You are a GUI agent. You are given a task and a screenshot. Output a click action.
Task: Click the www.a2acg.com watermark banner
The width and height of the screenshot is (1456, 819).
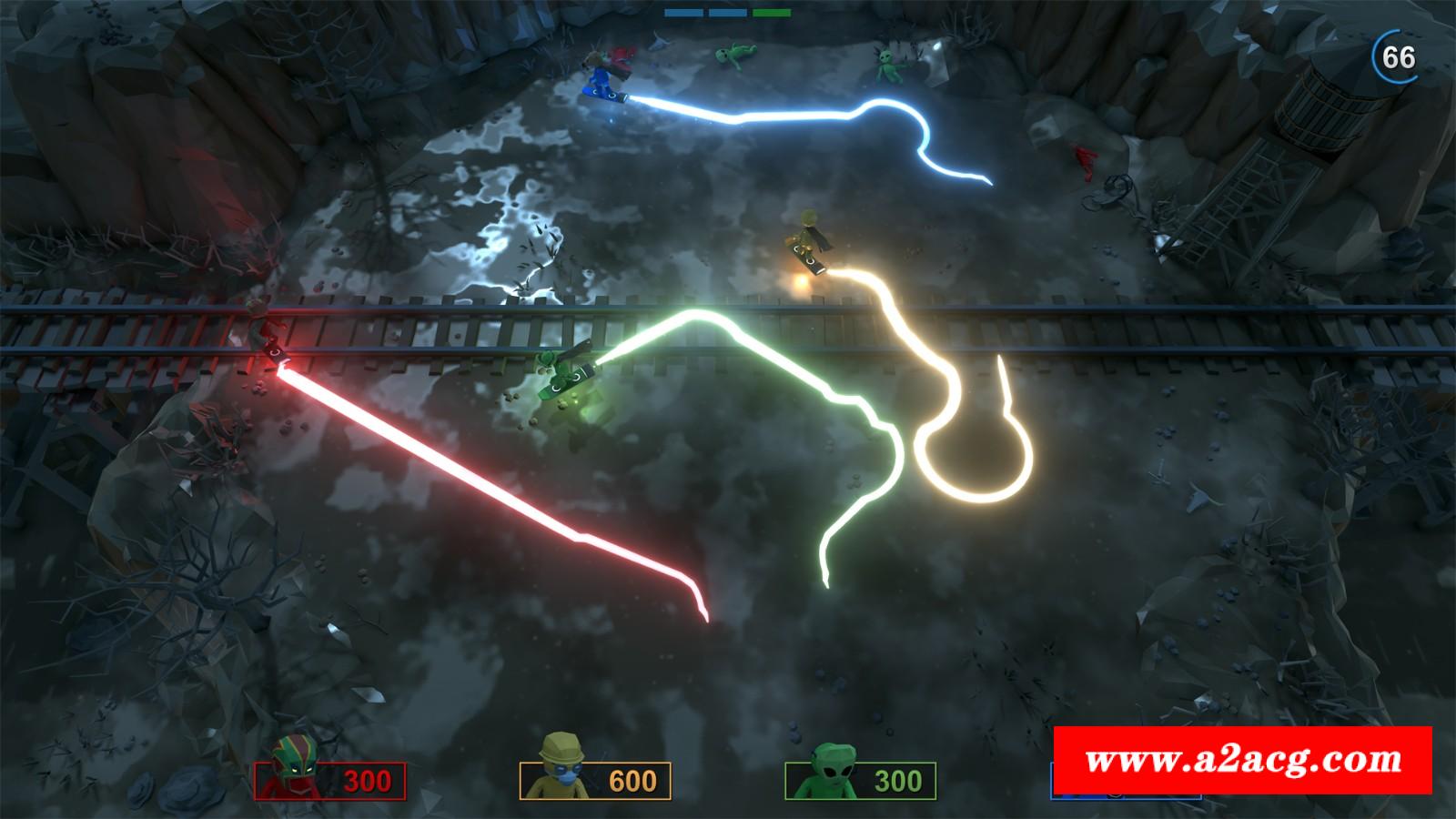click(x=1242, y=760)
